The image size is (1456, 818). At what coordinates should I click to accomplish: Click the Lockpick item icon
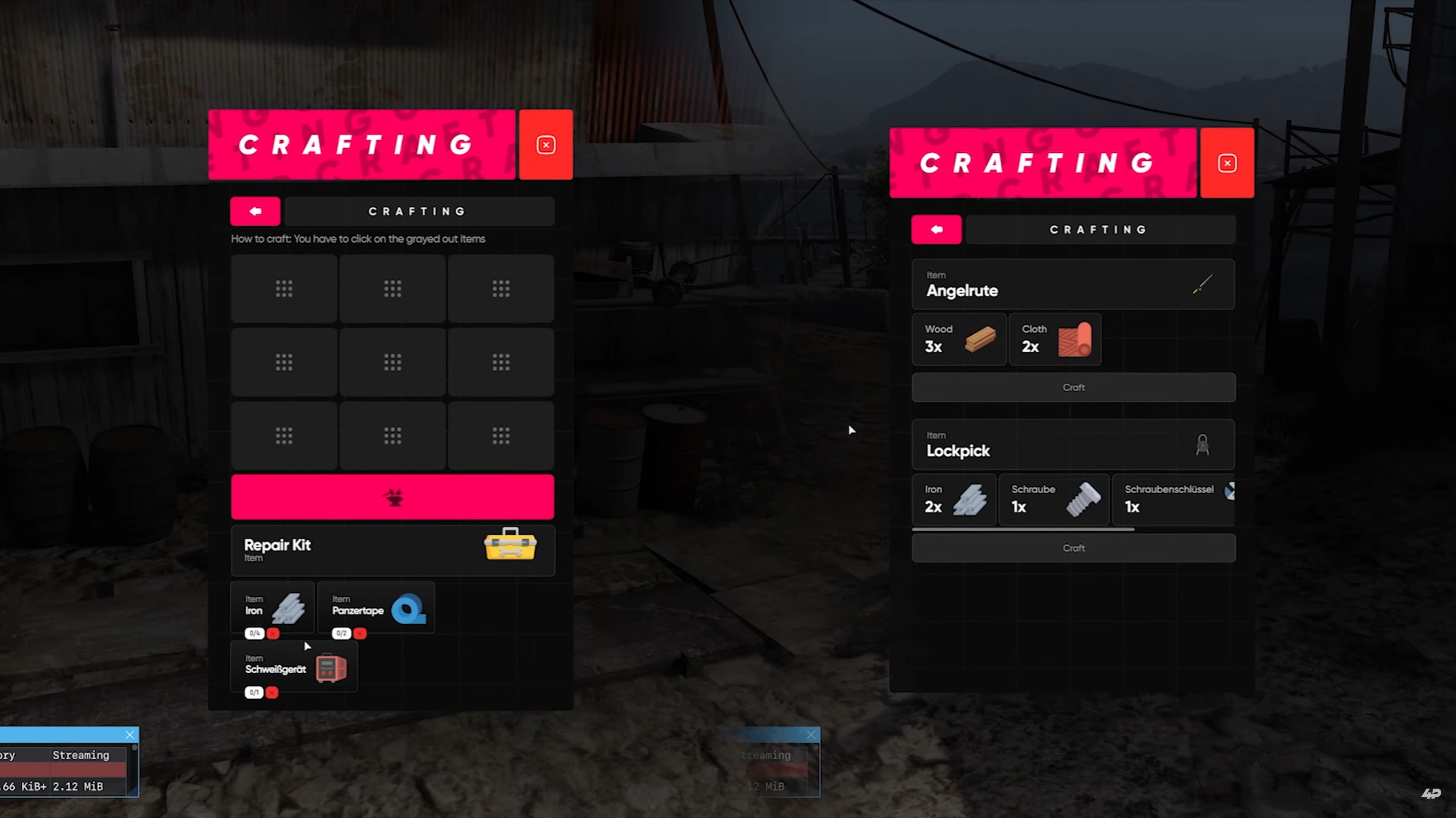coord(1201,445)
